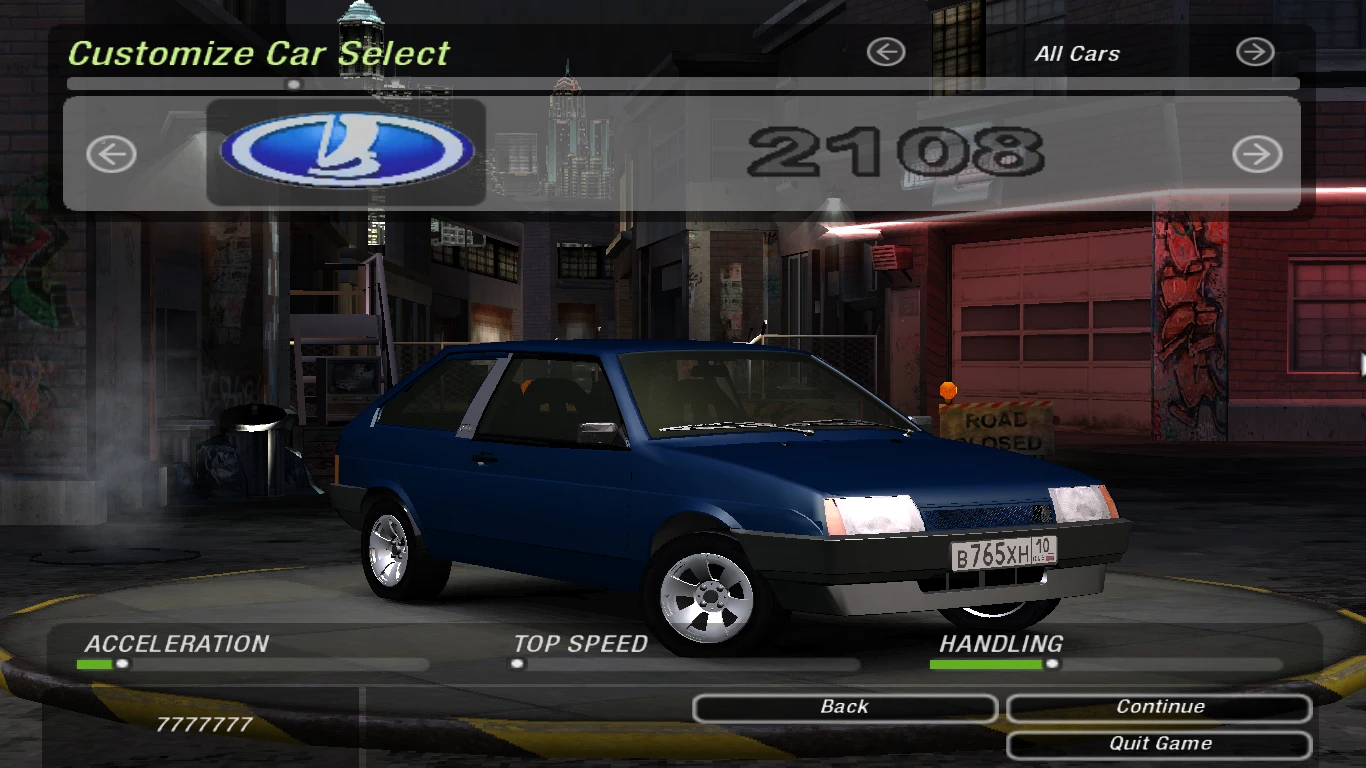The width and height of the screenshot is (1366, 768).
Task: Select the left arrow beside the Lada badge
Action: pos(110,155)
